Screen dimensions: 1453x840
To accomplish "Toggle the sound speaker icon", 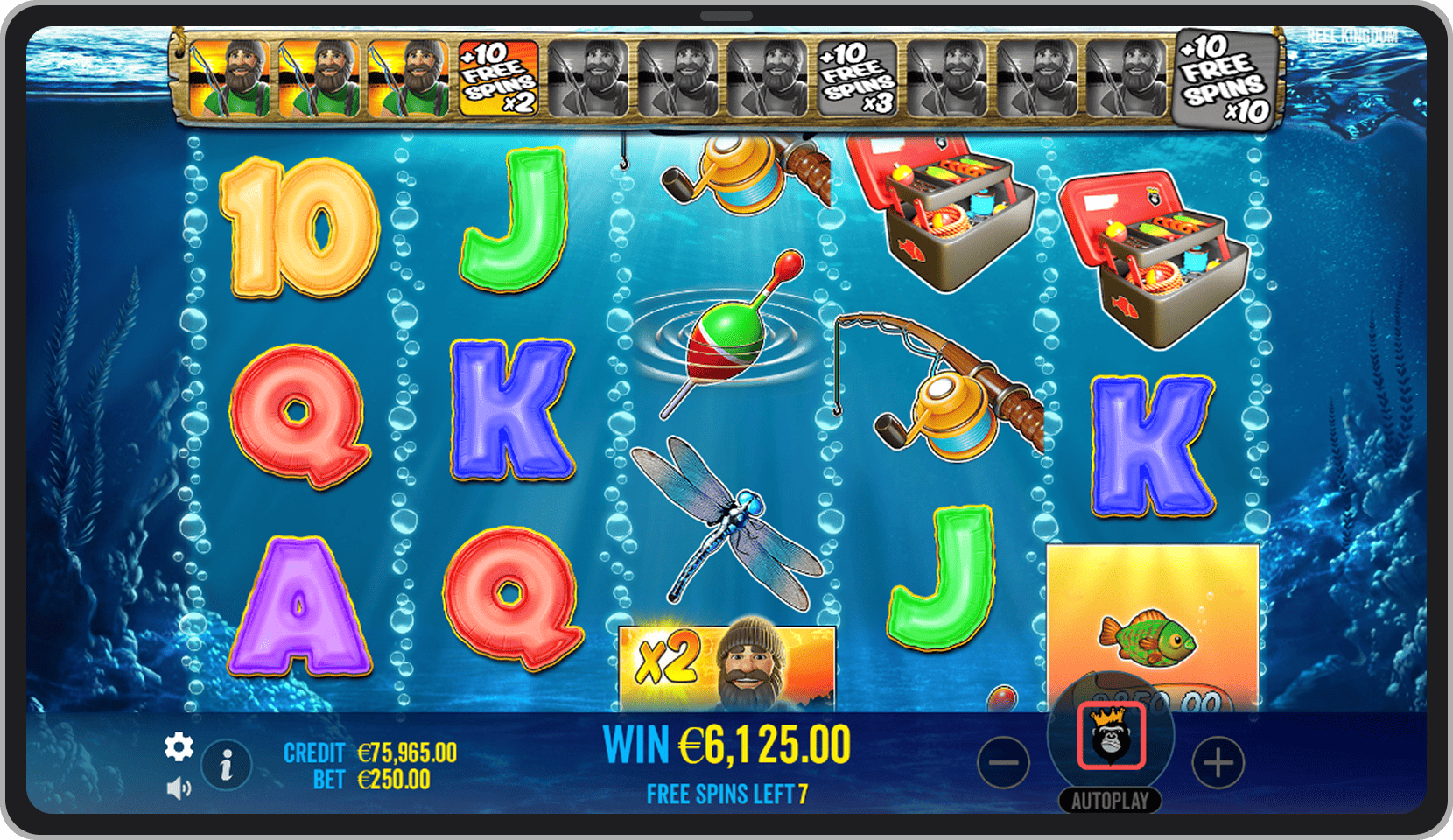I will pos(179,788).
